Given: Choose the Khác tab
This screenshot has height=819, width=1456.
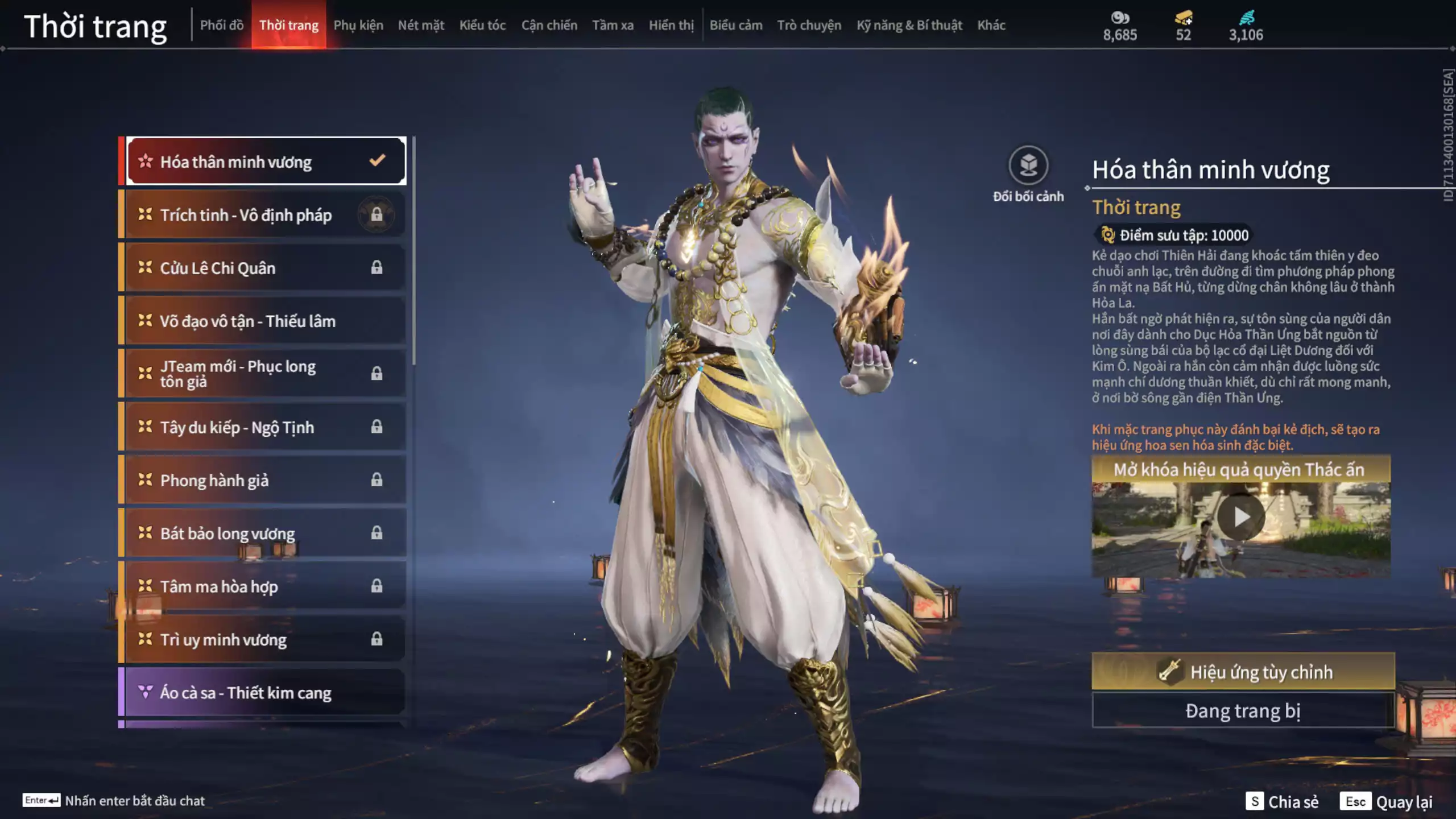Looking at the screenshot, I should click(x=991, y=25).
